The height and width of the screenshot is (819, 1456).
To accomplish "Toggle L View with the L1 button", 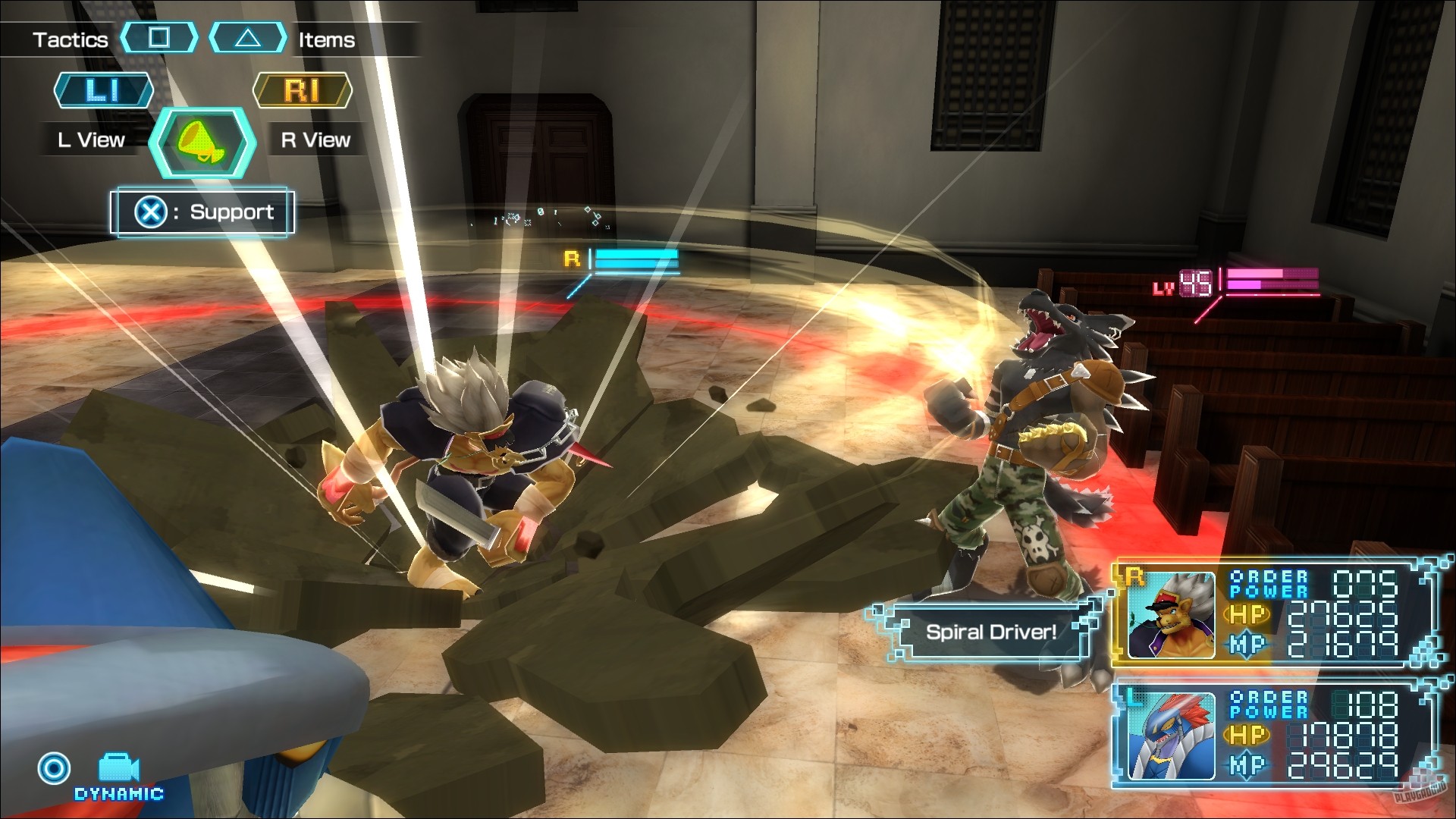I will coord(104,90).
